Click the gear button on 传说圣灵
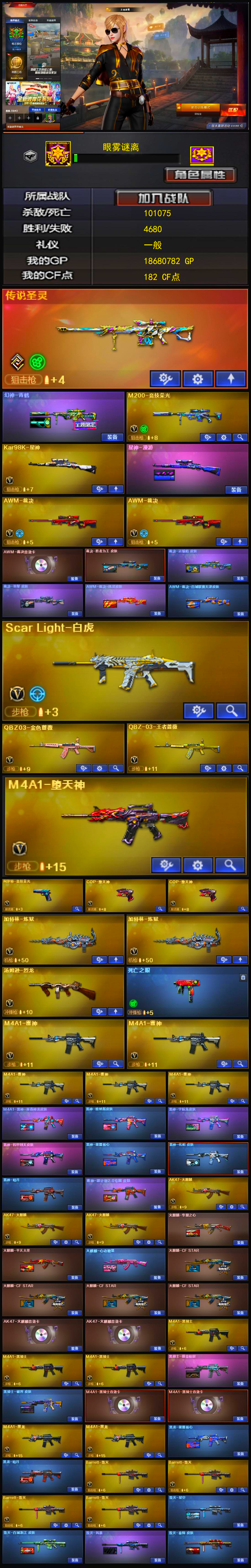This screenshot has width=251, height=1568. (197, 379)
